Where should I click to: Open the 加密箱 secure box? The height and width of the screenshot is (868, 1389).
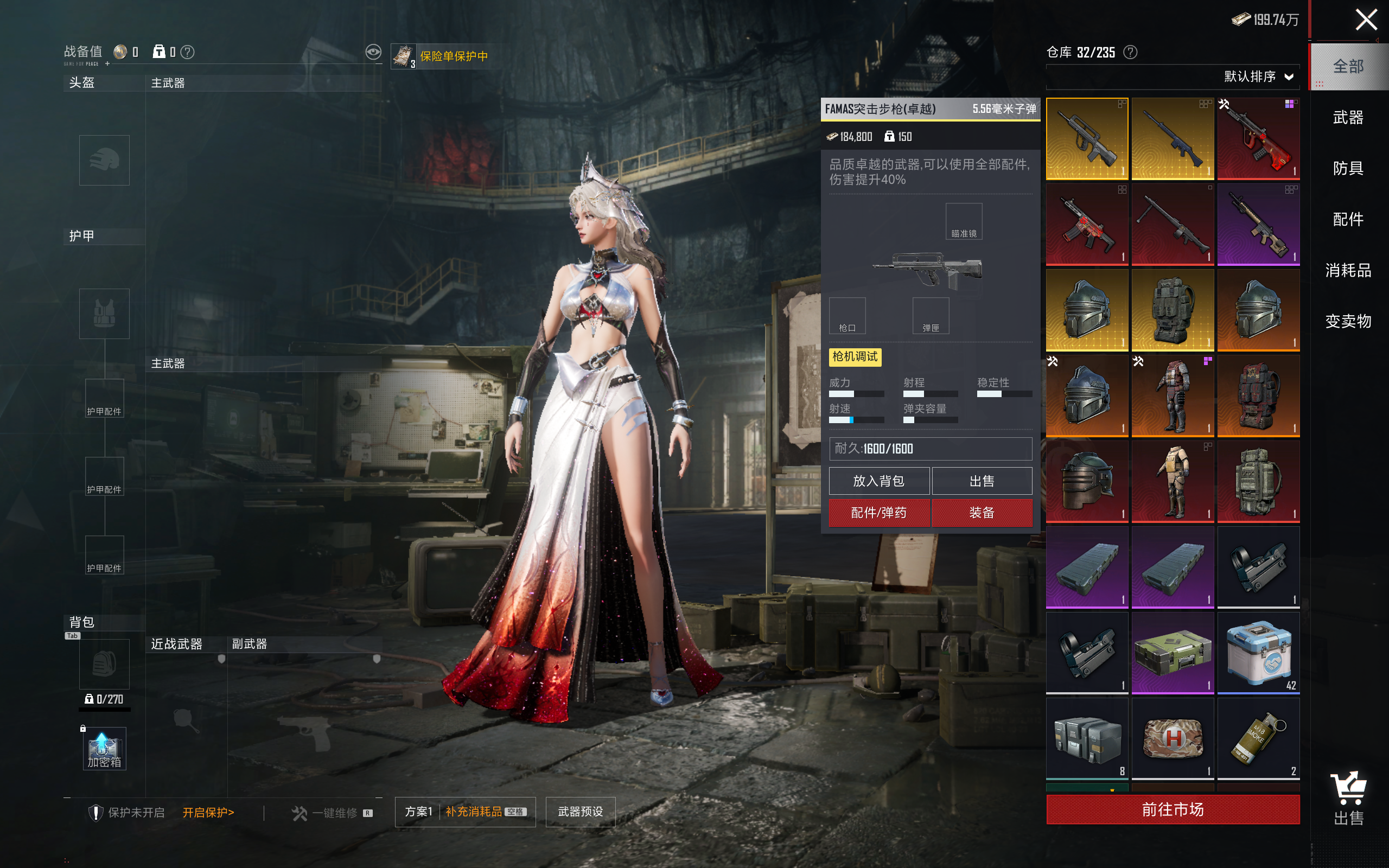[x=104, y=749]
